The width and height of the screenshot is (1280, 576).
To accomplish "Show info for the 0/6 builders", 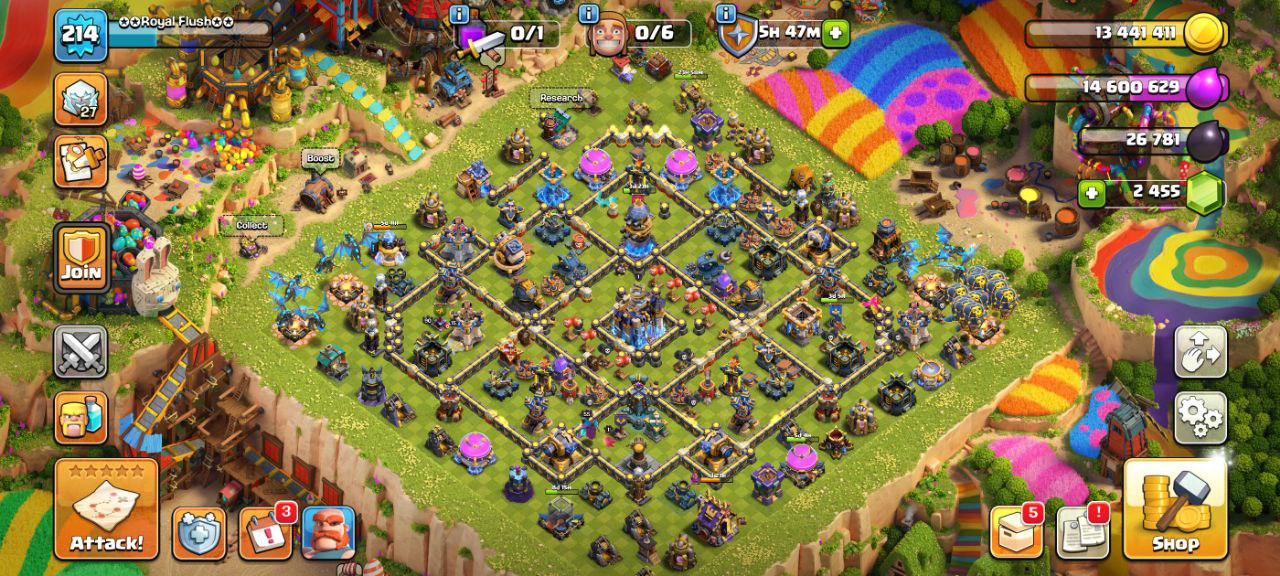I will tap(589, 14).
